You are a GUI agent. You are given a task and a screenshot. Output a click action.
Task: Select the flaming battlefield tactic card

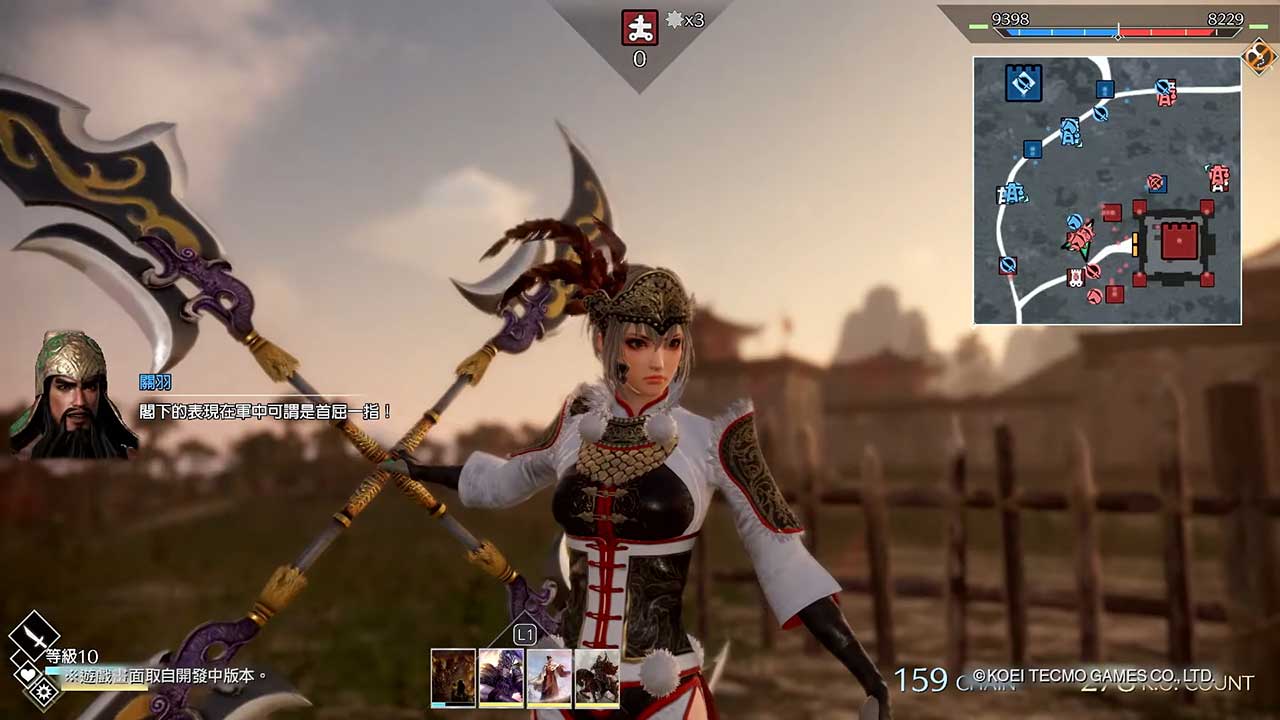pos(453,678)
